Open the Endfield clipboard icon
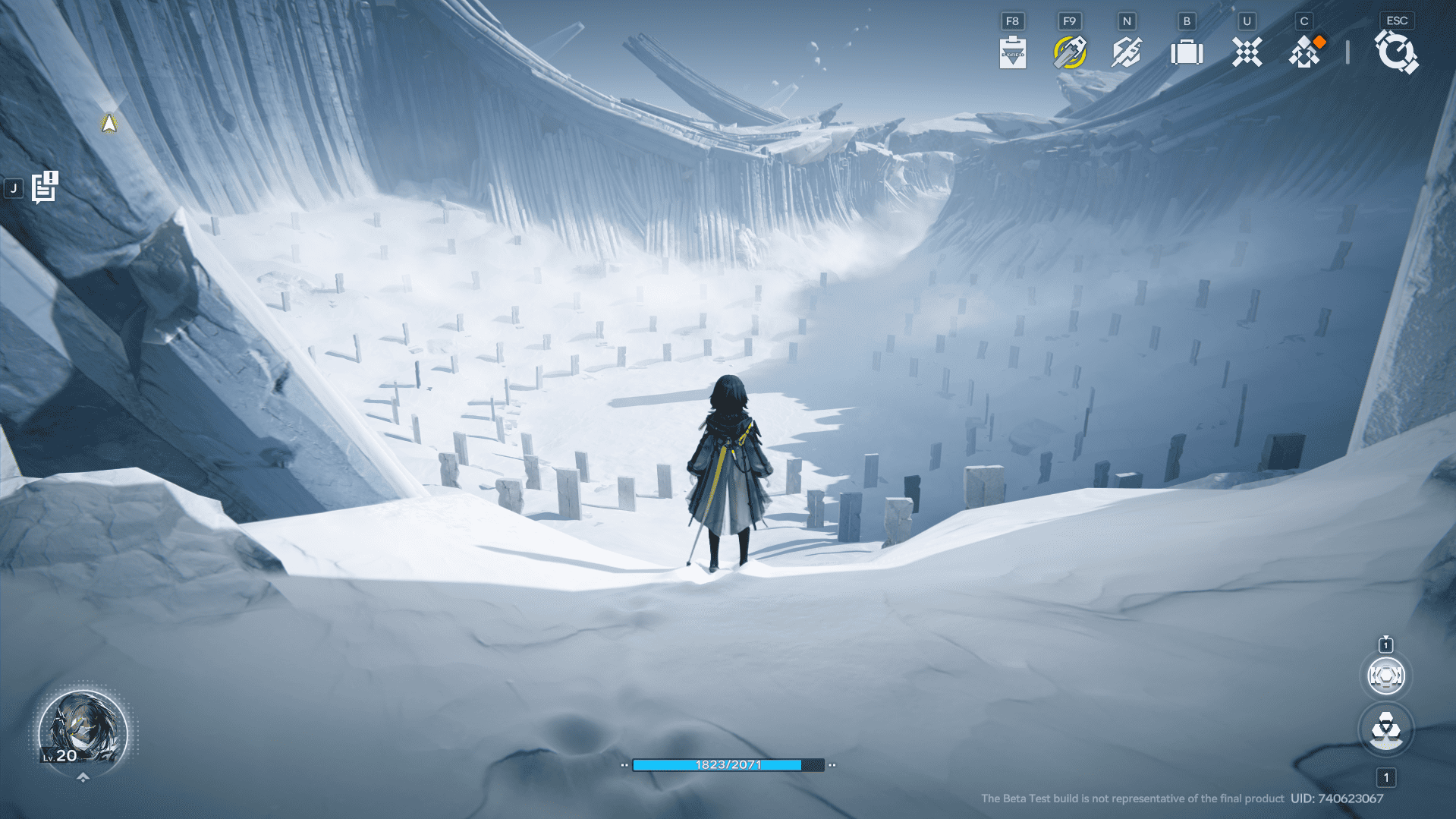Viewport: 1456px width, 819px height. [1013, 52]
